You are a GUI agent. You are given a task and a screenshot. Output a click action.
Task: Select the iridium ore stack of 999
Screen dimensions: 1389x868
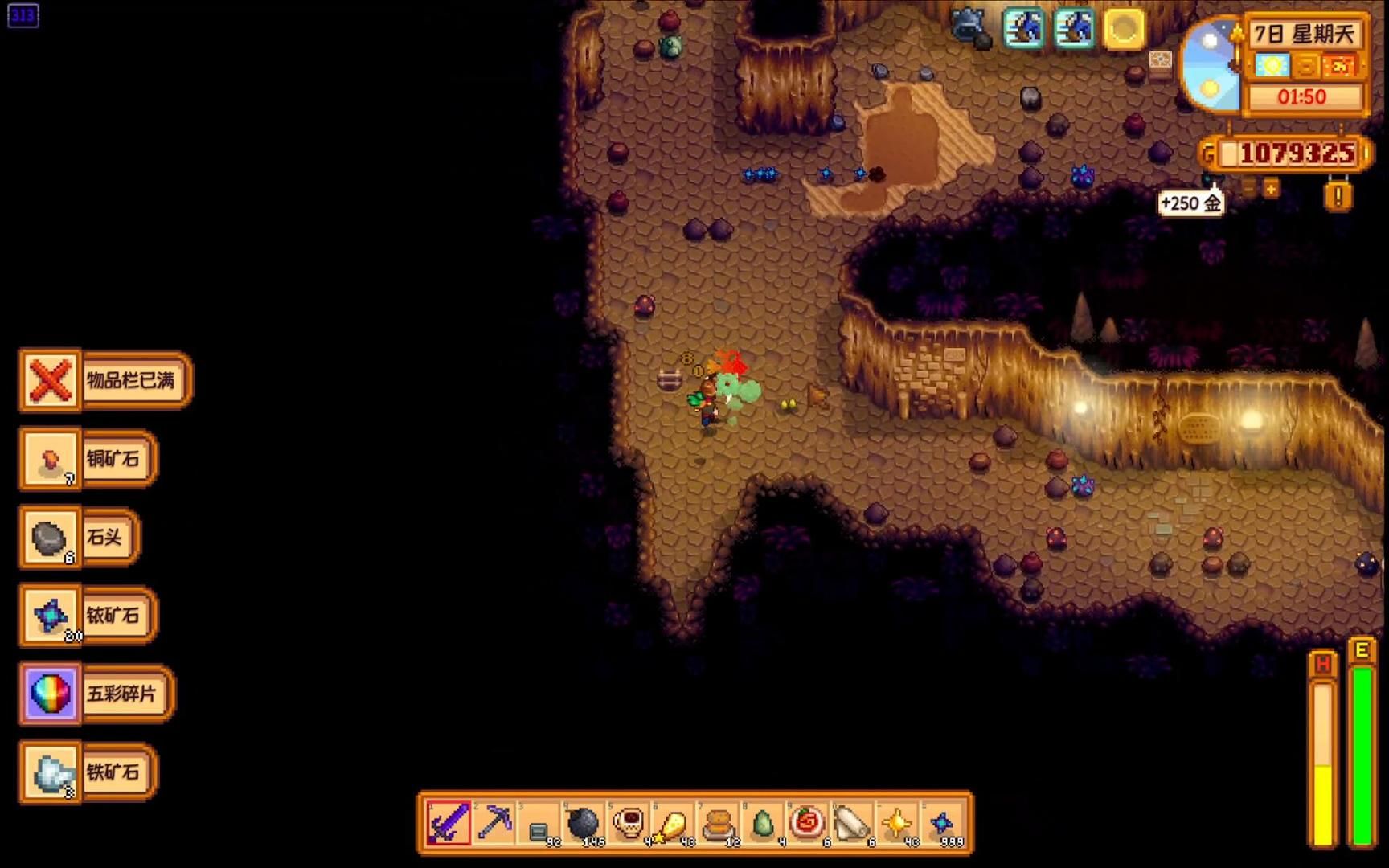(x=942, y=822)
